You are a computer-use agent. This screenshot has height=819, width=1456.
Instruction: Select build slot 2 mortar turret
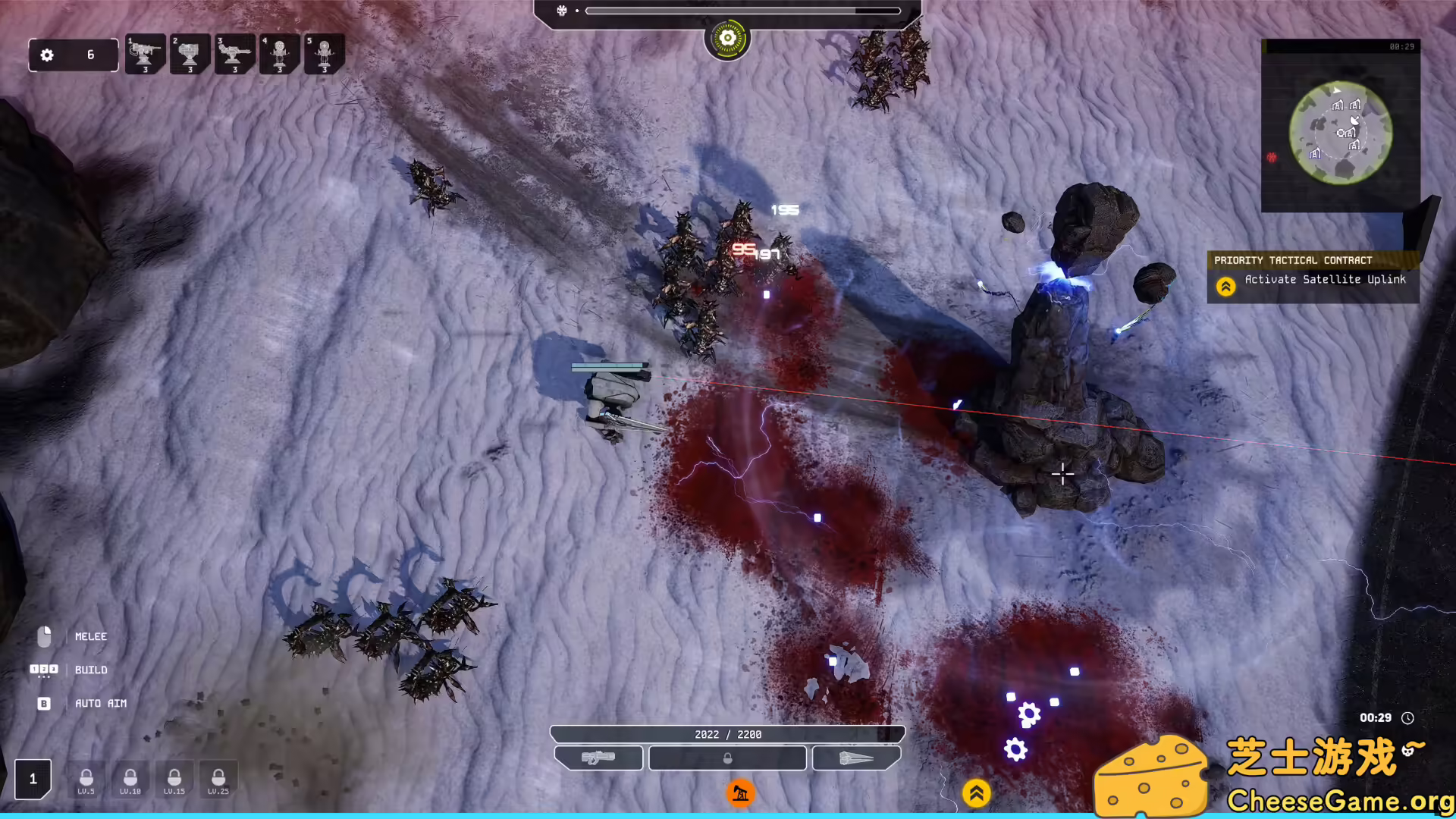(190, 53)
